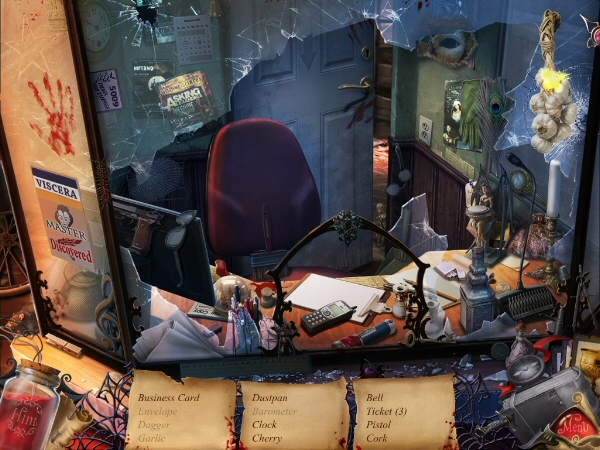The width and height of the screenshot is (600, 450).
Task: Select Cork in the item list
Action: pyautogui.click(x=376, y=438)
